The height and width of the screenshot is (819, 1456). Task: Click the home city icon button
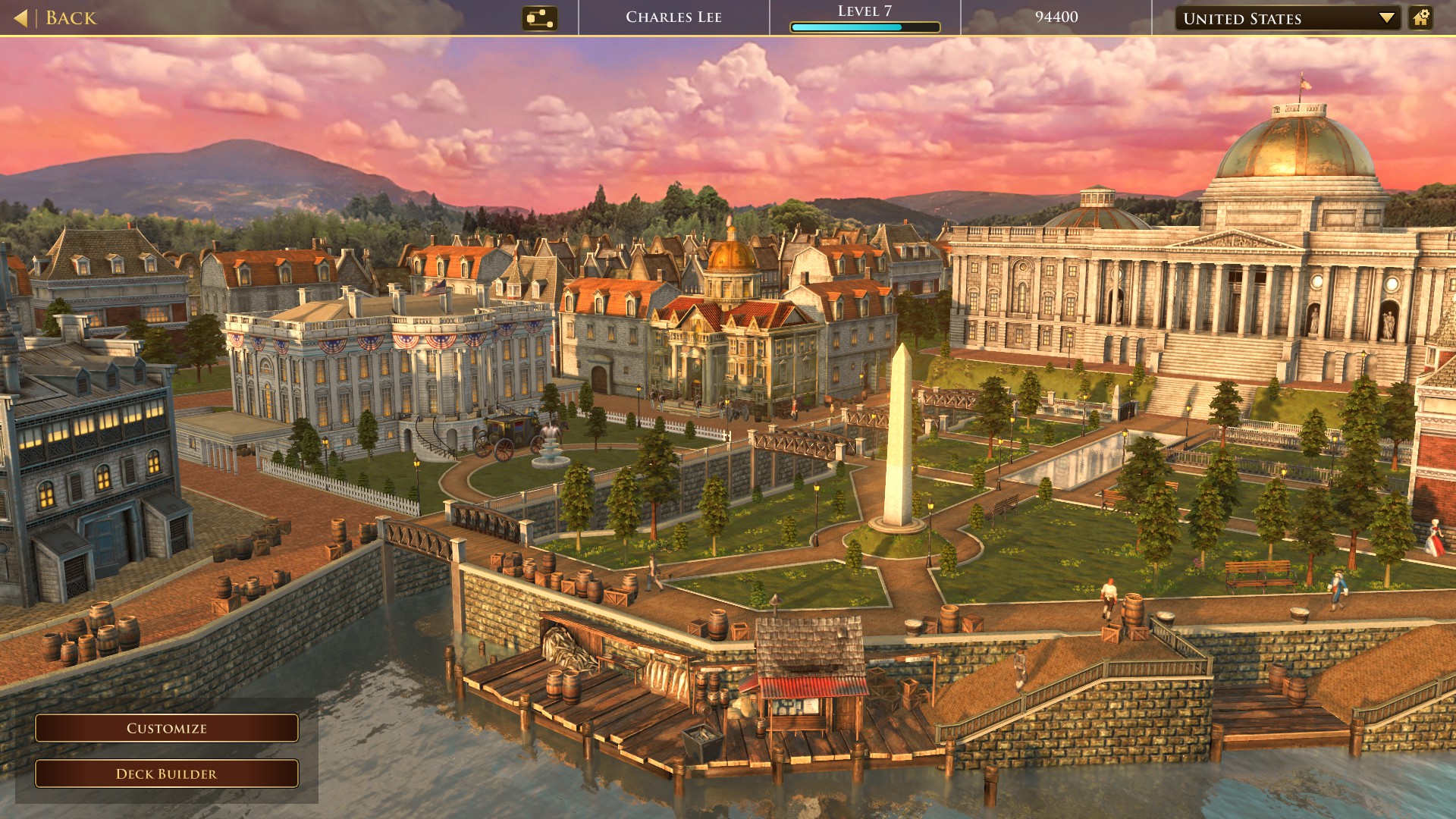1420,18
